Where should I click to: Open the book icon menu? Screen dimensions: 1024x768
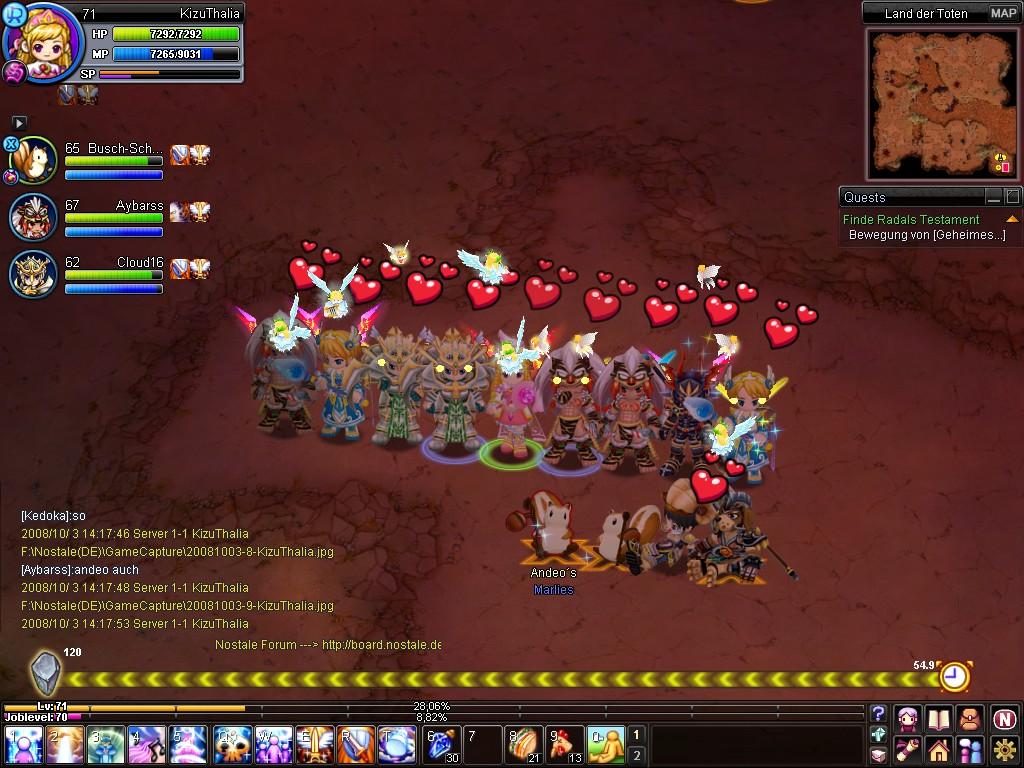(x=939, y=718)
